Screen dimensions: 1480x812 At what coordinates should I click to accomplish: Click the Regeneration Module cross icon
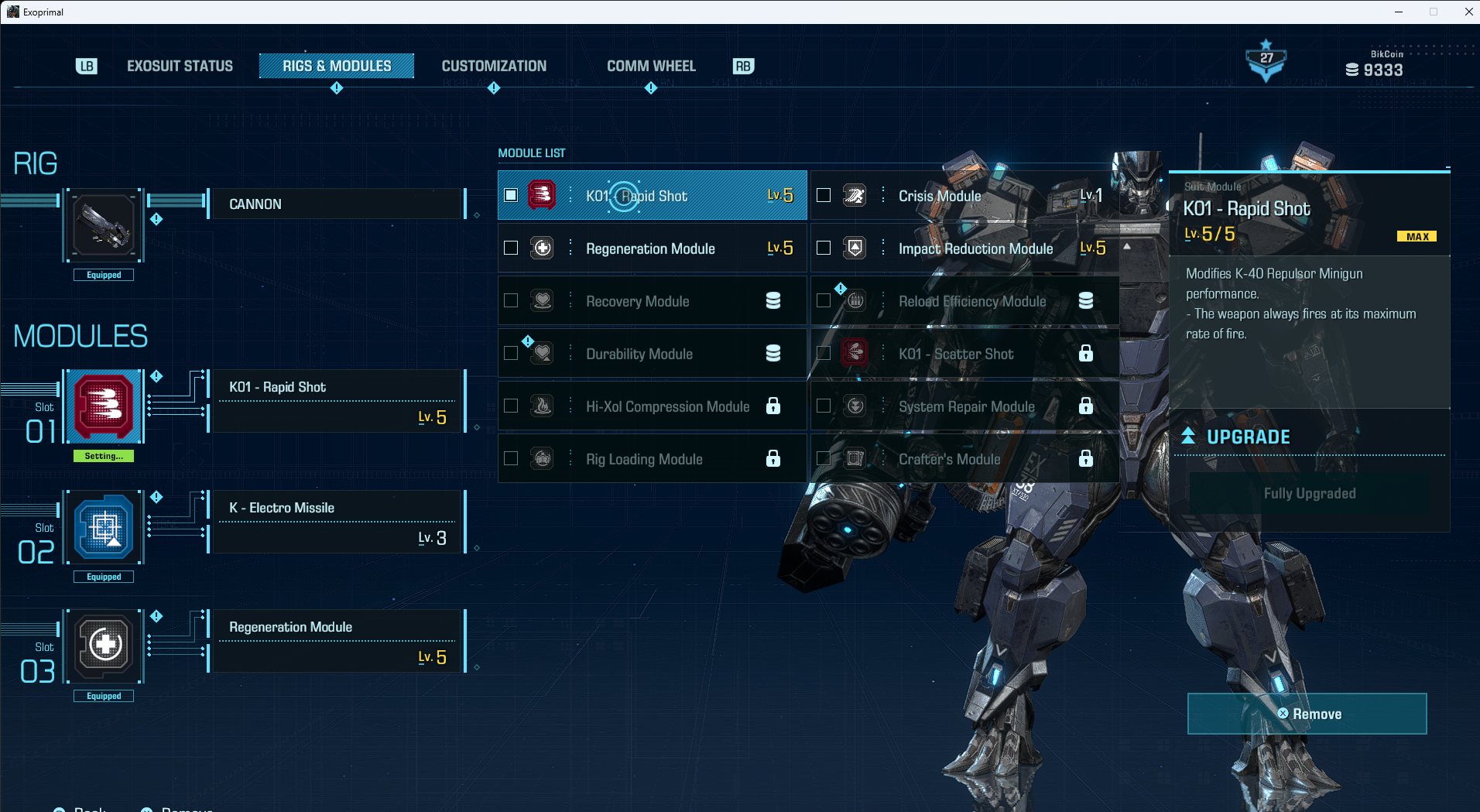(x=543, y=248)
